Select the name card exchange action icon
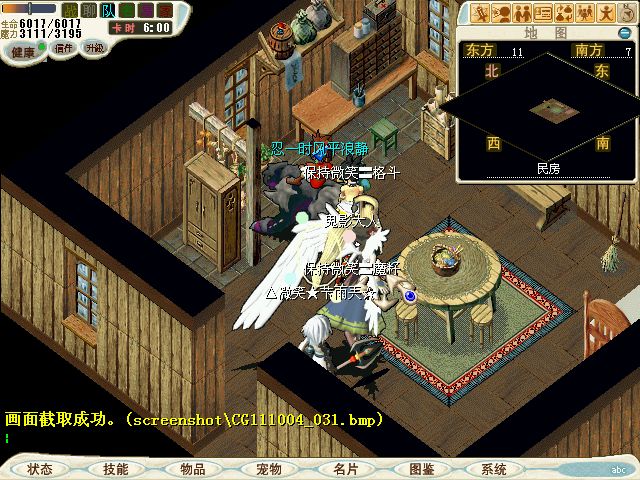This screenshot has width=640, height=480. (x=545, y=12)
